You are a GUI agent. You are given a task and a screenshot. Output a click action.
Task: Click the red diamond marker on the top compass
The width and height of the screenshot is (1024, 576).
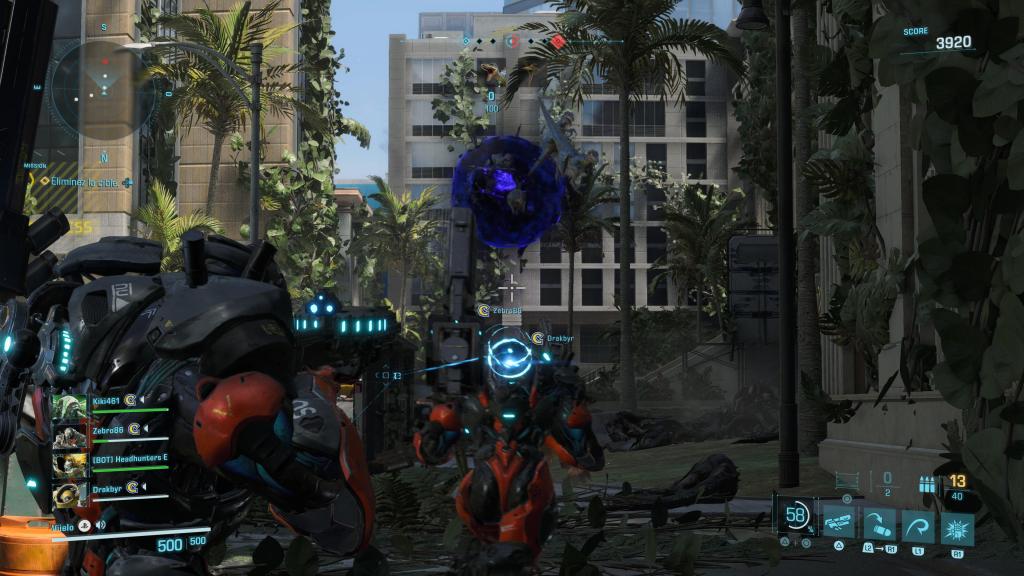[x=558, y=42]
